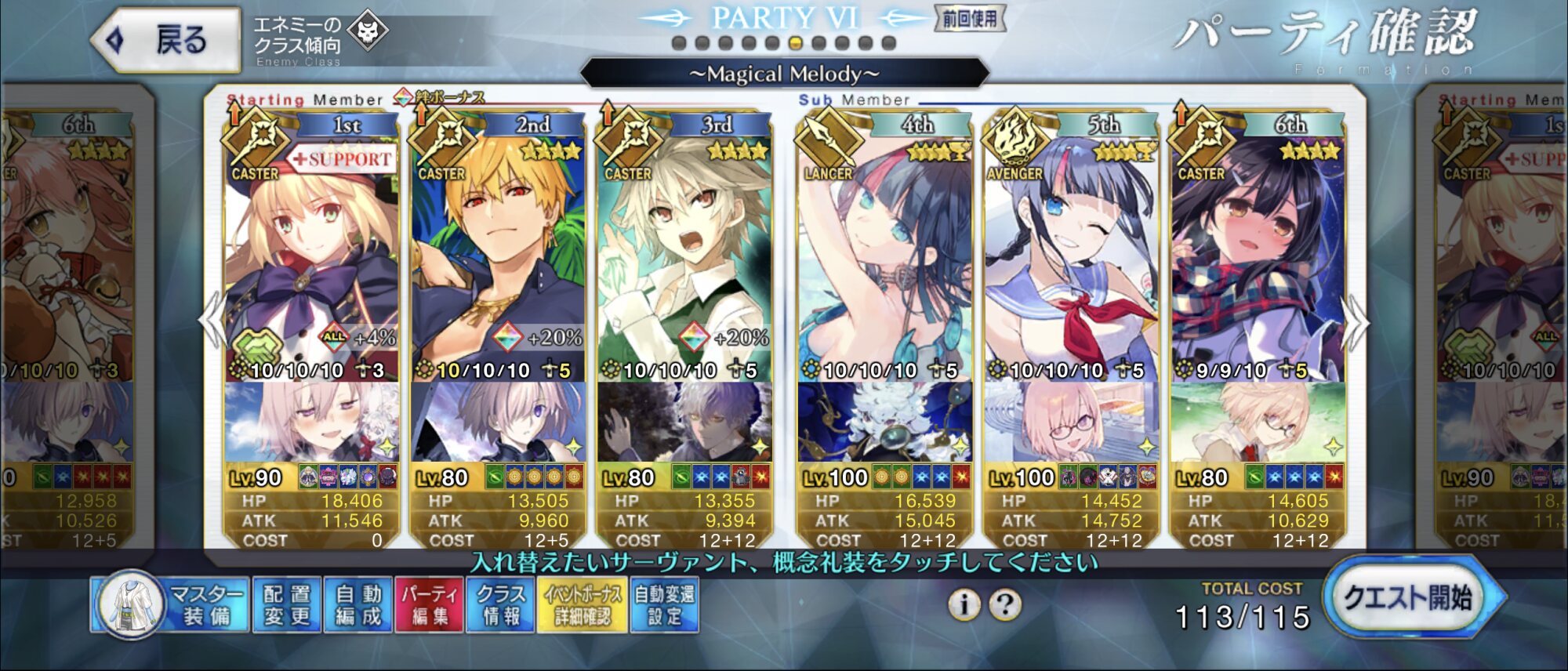The image size is (1568, 671).
Task: Open 自動変遷設定 auto settings
Action: pos(664,605)
